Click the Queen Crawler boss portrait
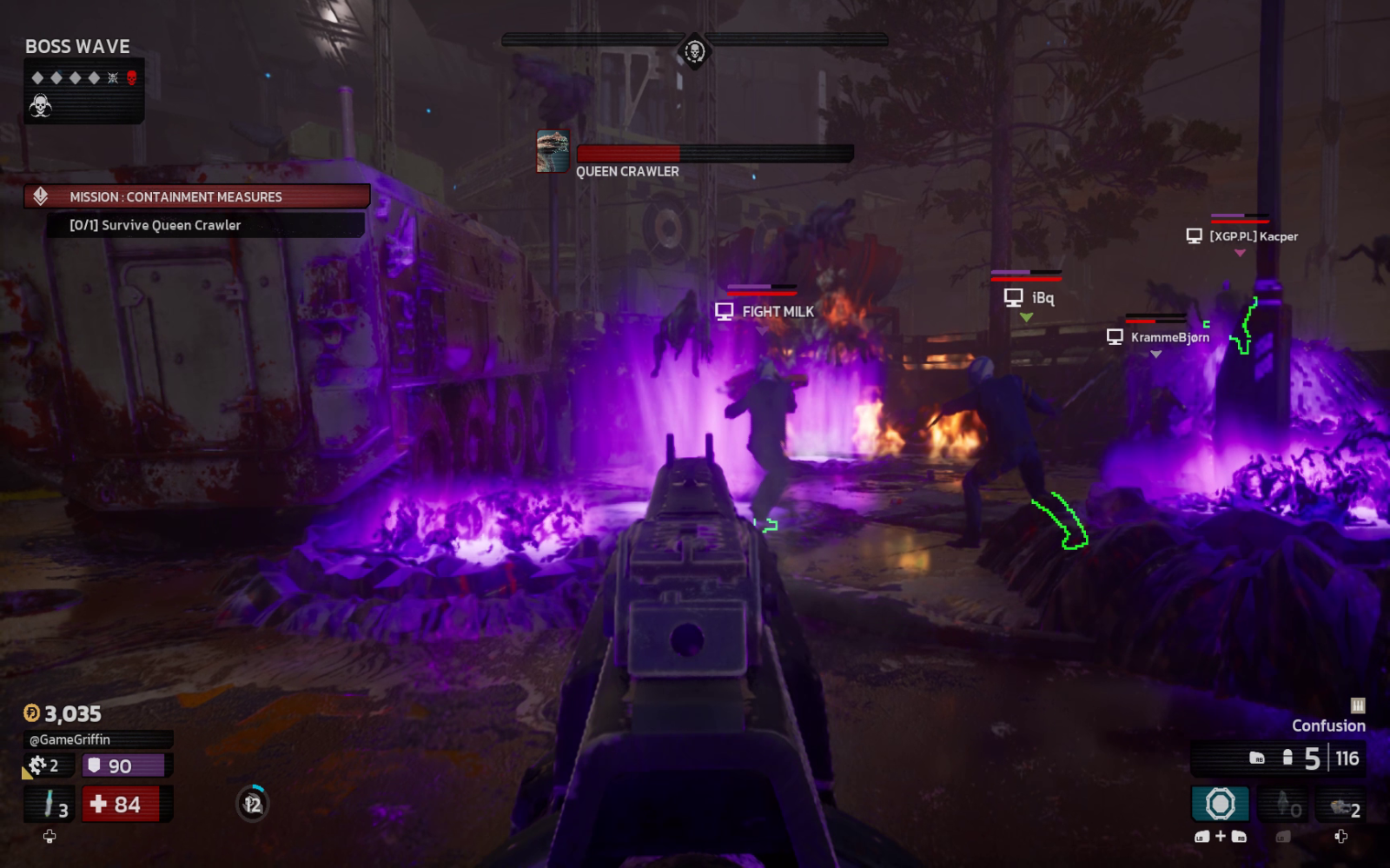The width and height of the screenshot is (1390, 868). (x=553, y=152)
